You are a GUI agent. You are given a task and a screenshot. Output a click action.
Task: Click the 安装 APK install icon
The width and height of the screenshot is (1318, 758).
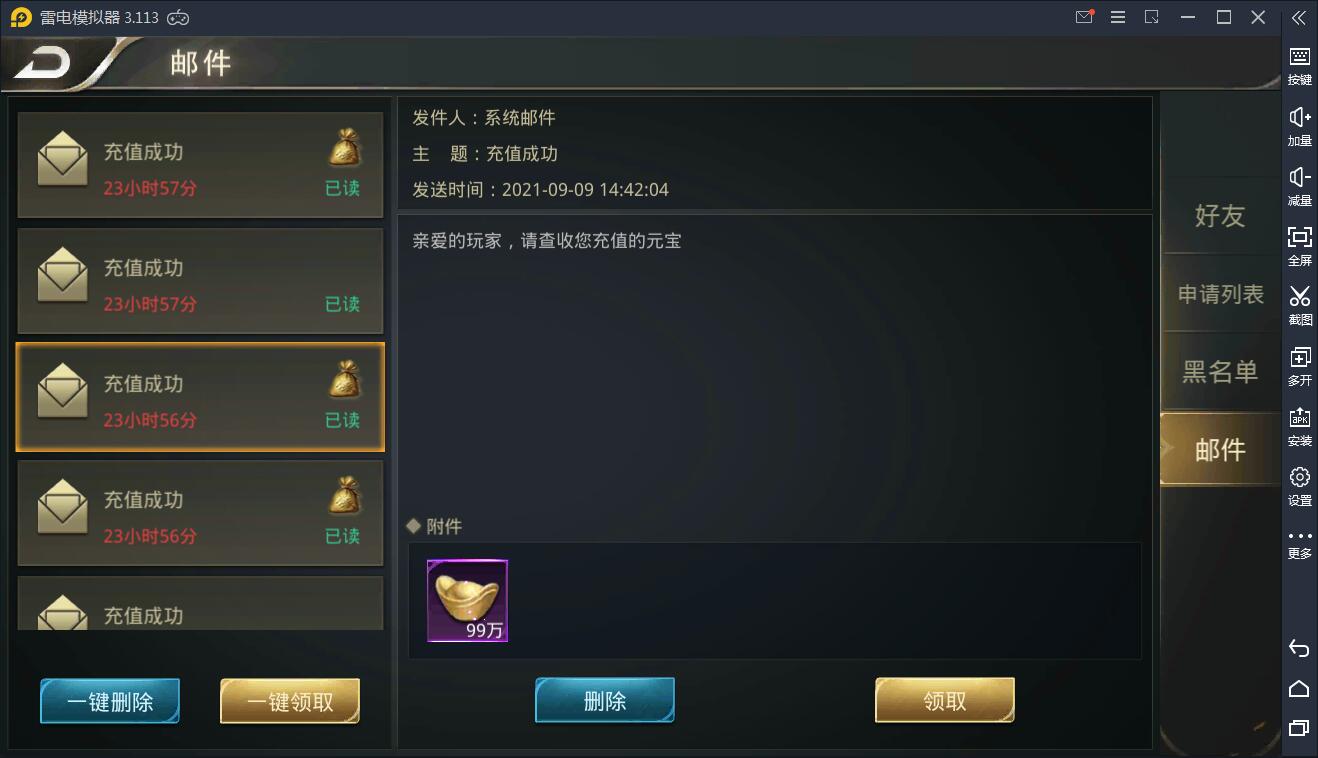(x=1298, y=425)
